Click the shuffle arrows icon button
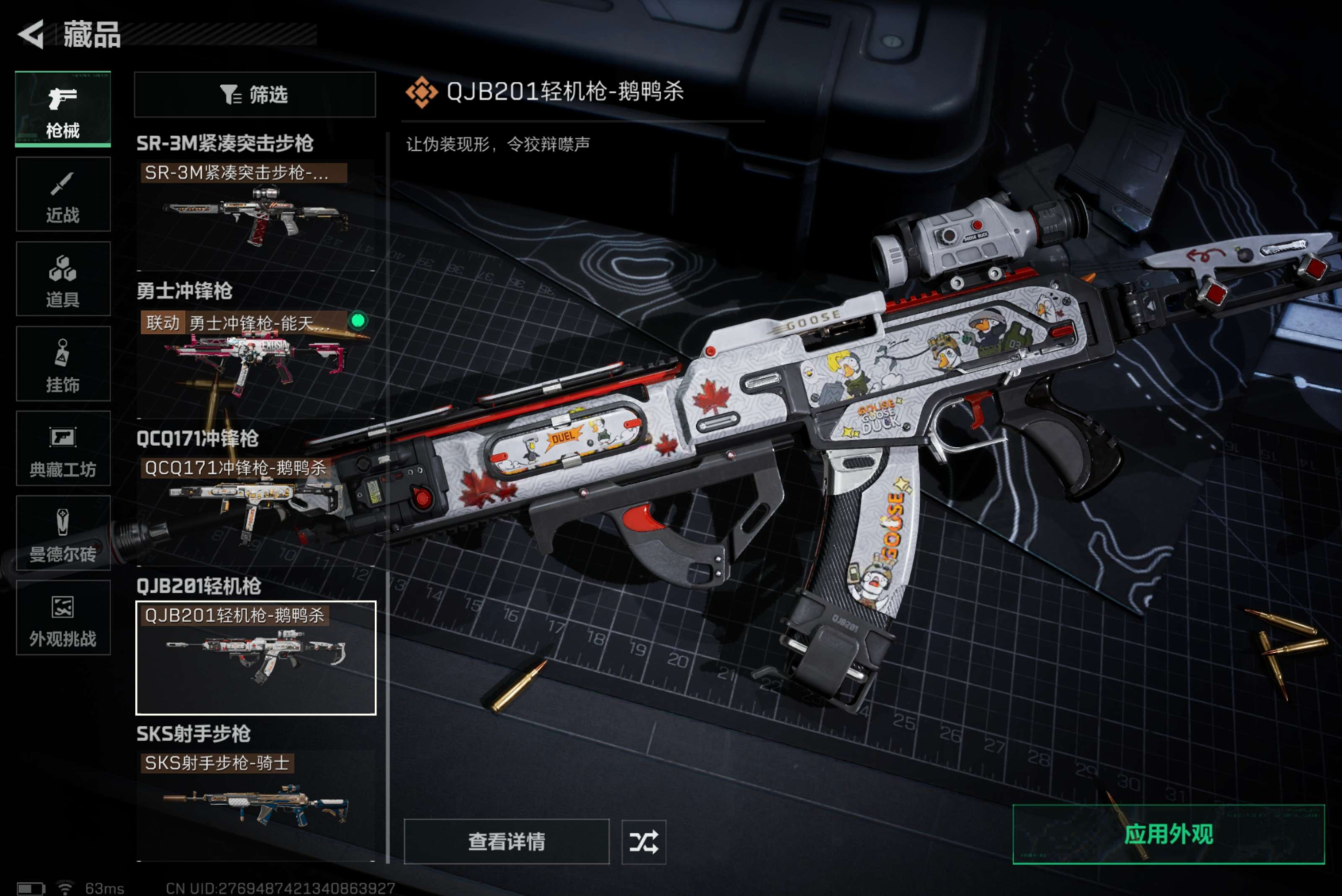 tap(643, 841)
